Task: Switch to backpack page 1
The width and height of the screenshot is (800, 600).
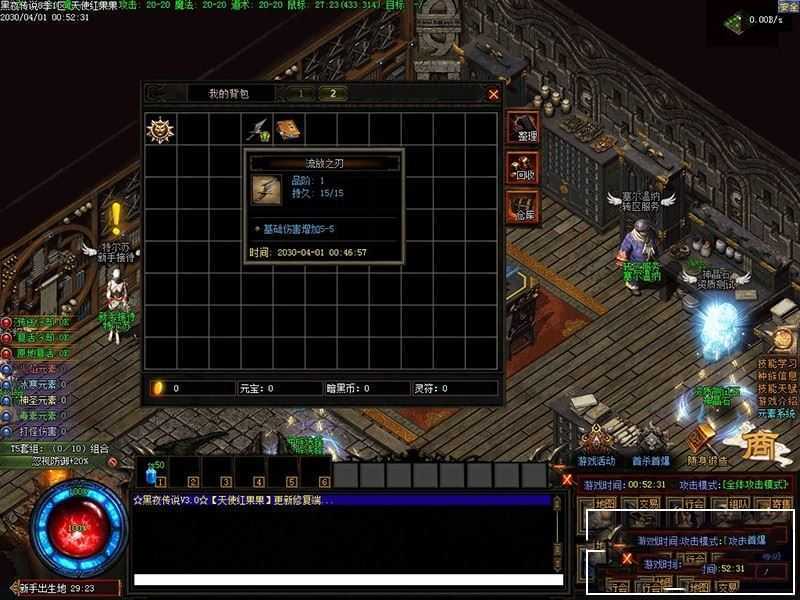Action: [x=298, y=93]
